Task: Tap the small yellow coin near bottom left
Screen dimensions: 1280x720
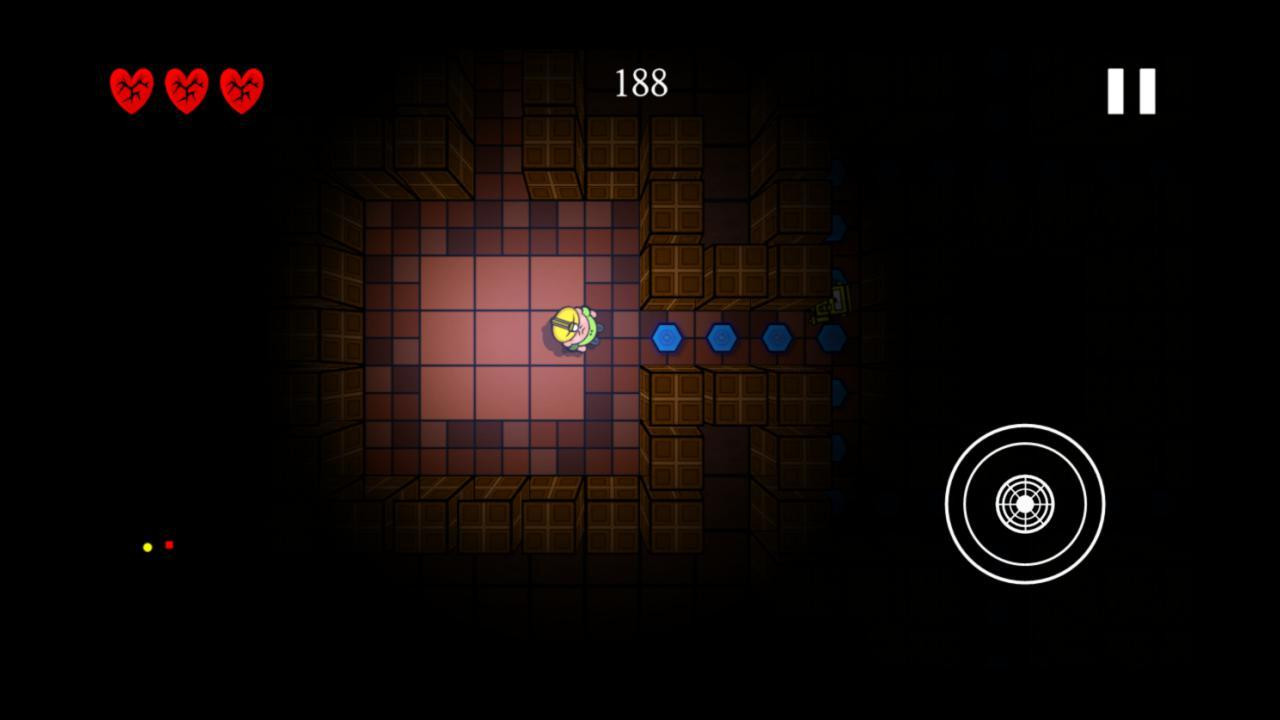Action: [x=146, y=546]
